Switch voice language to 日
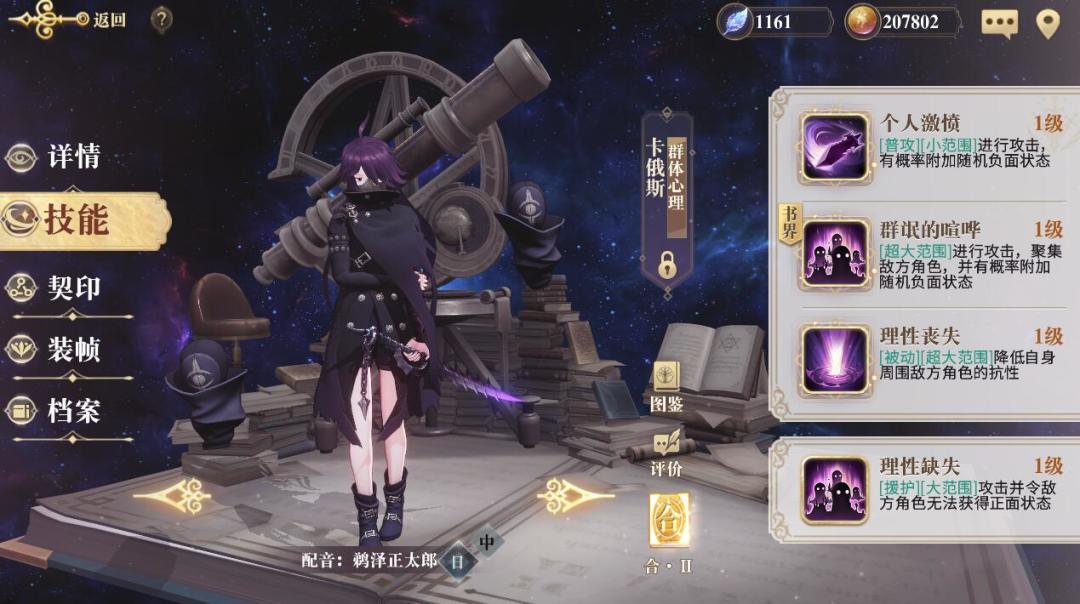Viewport: 1080px width, 604px height. tap(457, 561)
